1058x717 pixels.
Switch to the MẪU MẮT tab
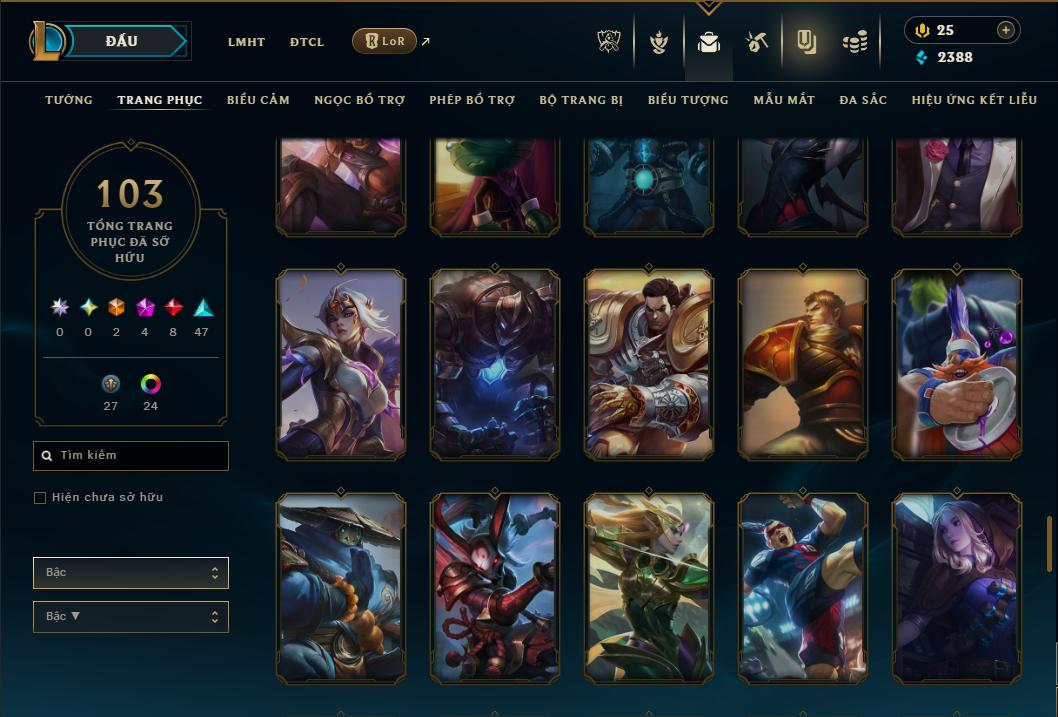[x=784, y=100]
